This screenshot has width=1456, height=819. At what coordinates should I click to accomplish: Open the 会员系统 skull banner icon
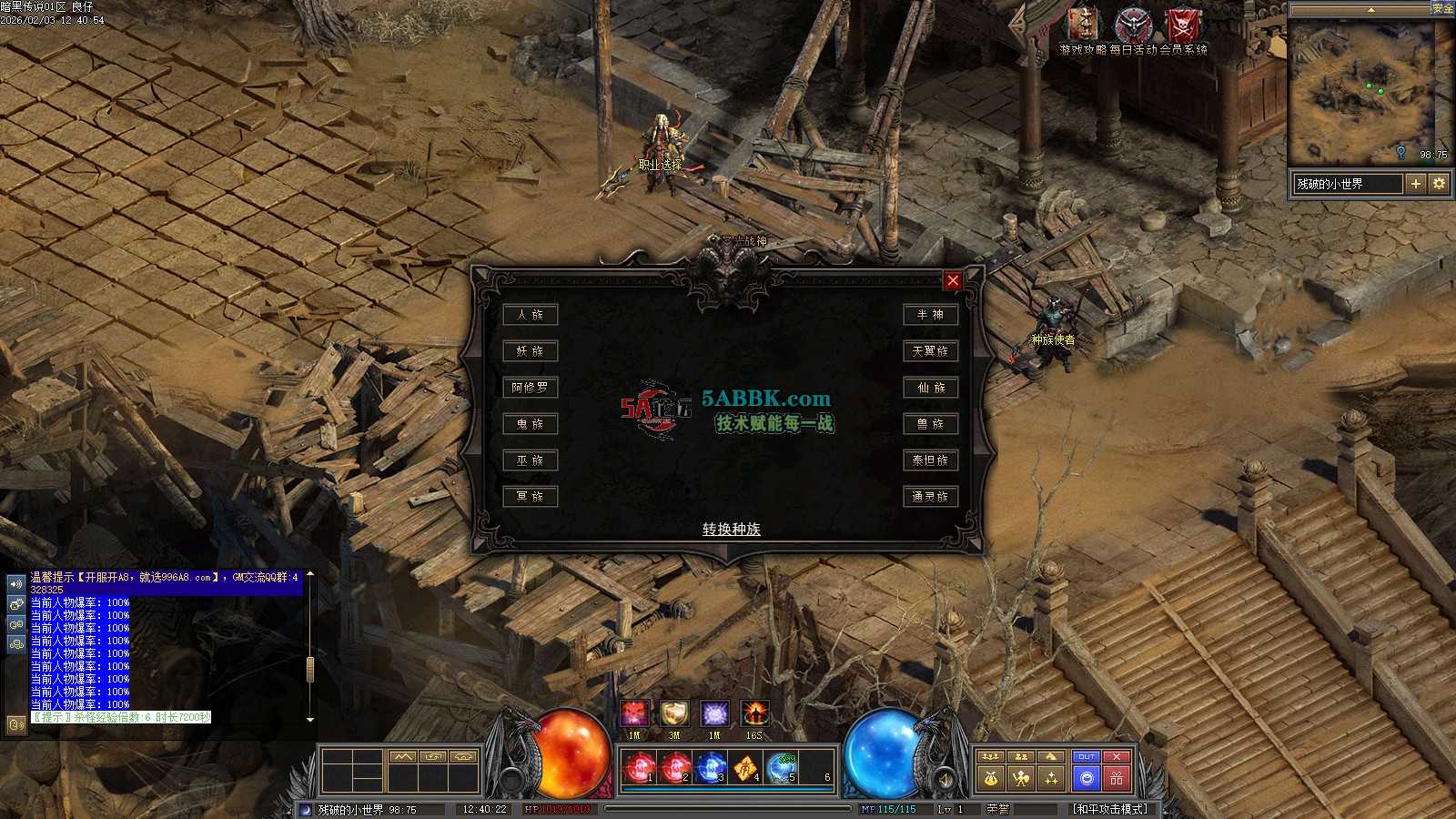click(x=1183, y=25)
